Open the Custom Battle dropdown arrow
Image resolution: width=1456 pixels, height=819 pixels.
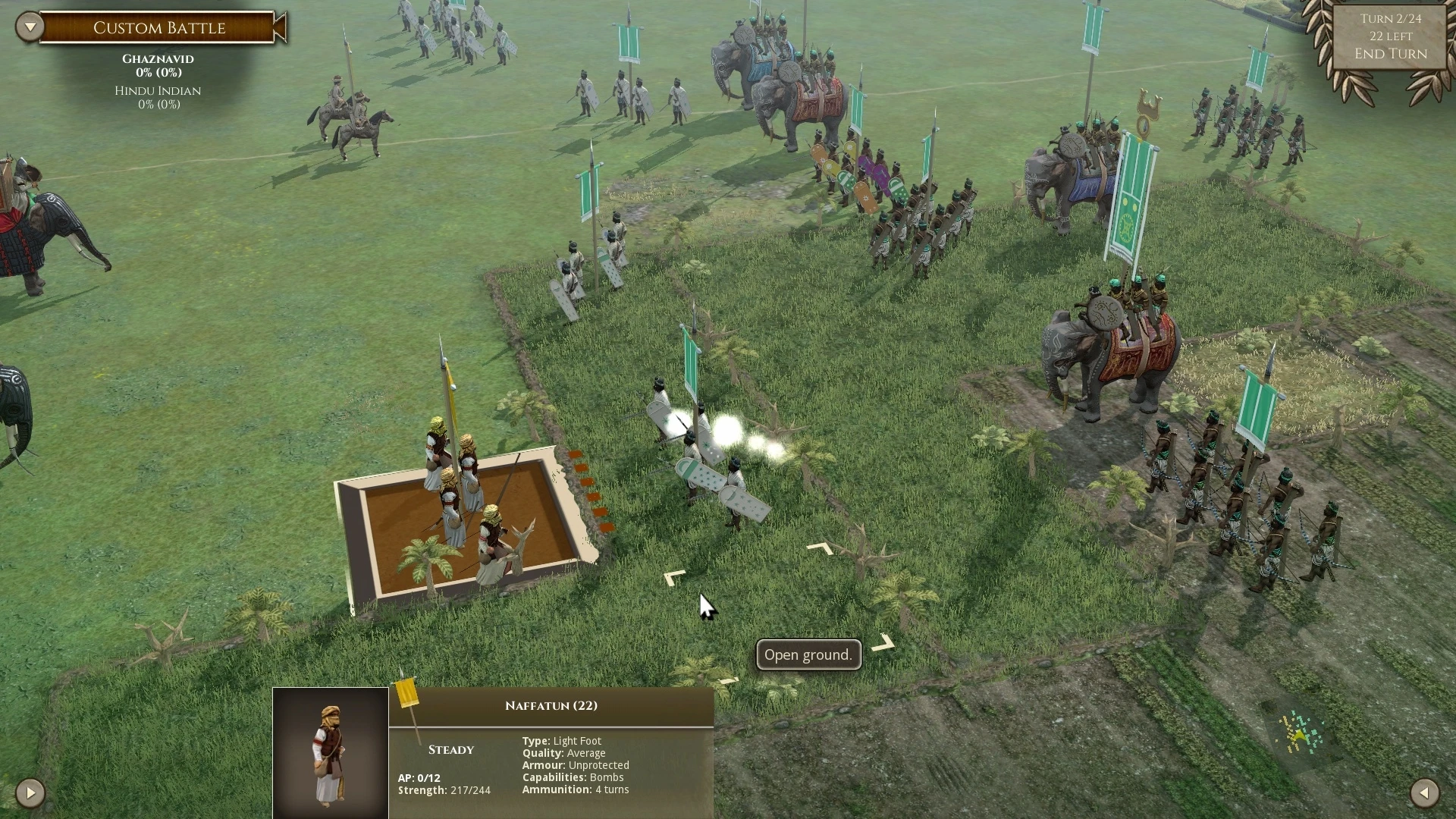[30, 27]
